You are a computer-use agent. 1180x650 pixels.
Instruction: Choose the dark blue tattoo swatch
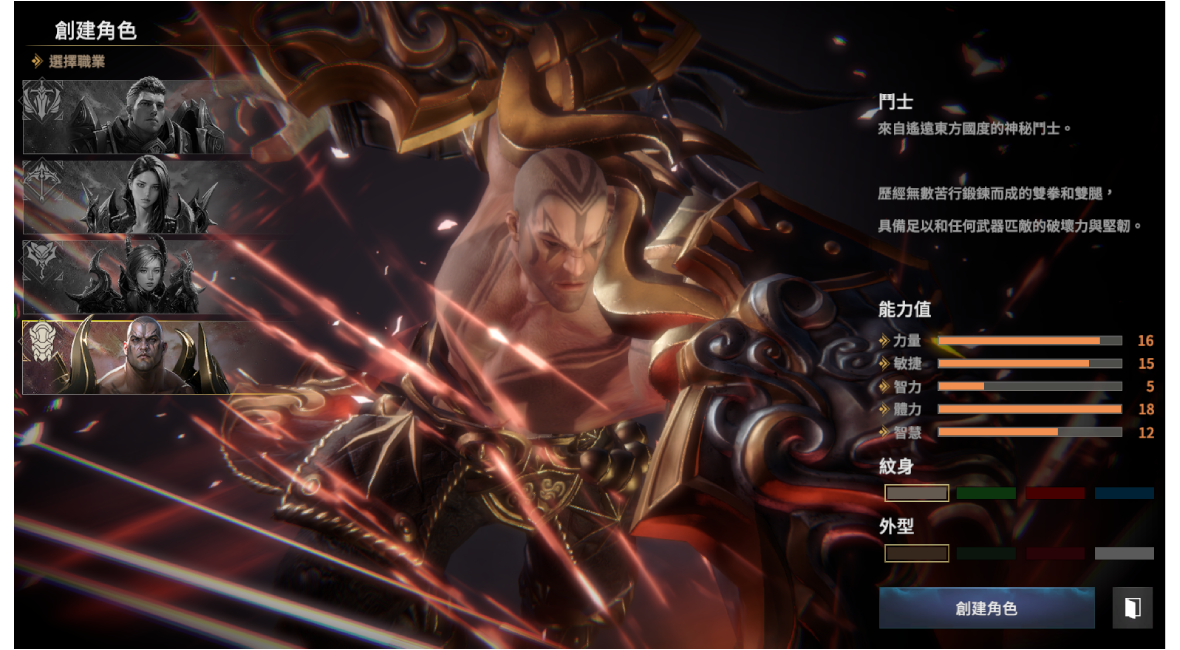pyautogui.click(x=1124, y=493)
